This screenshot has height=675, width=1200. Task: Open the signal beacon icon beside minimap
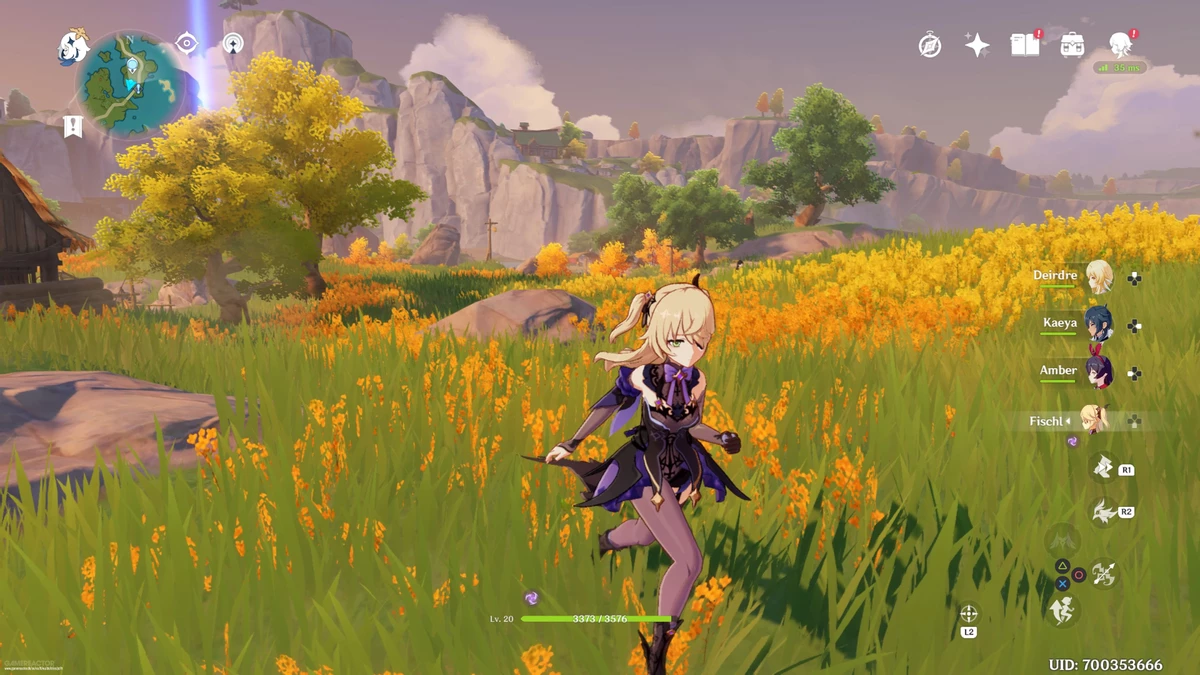[233, 42]
